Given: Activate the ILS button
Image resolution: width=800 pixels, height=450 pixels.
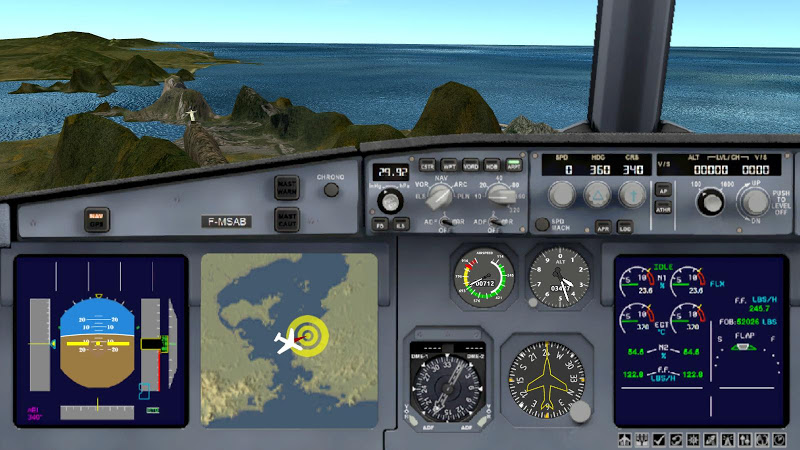Looking at the screenshot, I should [400, 225].
